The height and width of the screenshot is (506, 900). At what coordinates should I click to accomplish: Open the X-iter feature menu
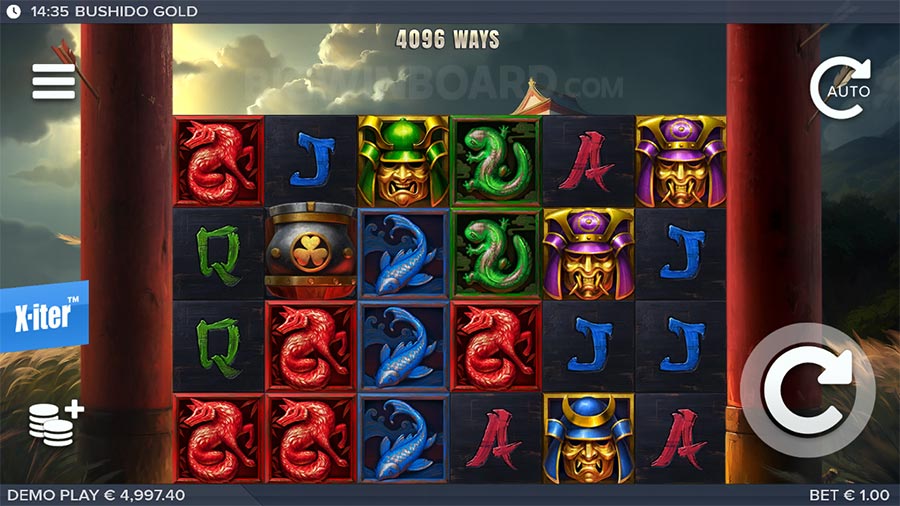(42, 316)
